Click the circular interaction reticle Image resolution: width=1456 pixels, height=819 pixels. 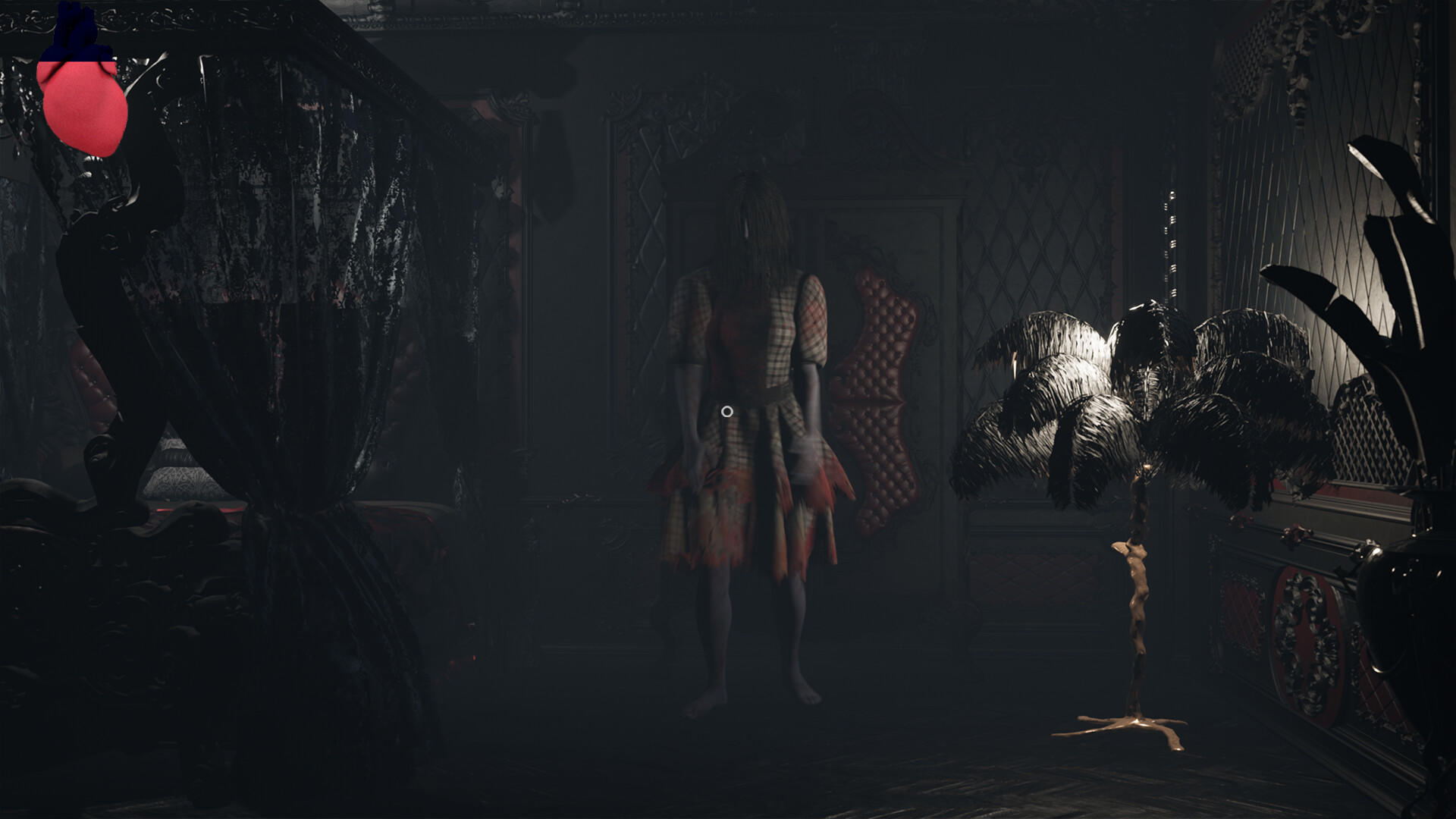point(726,411)
